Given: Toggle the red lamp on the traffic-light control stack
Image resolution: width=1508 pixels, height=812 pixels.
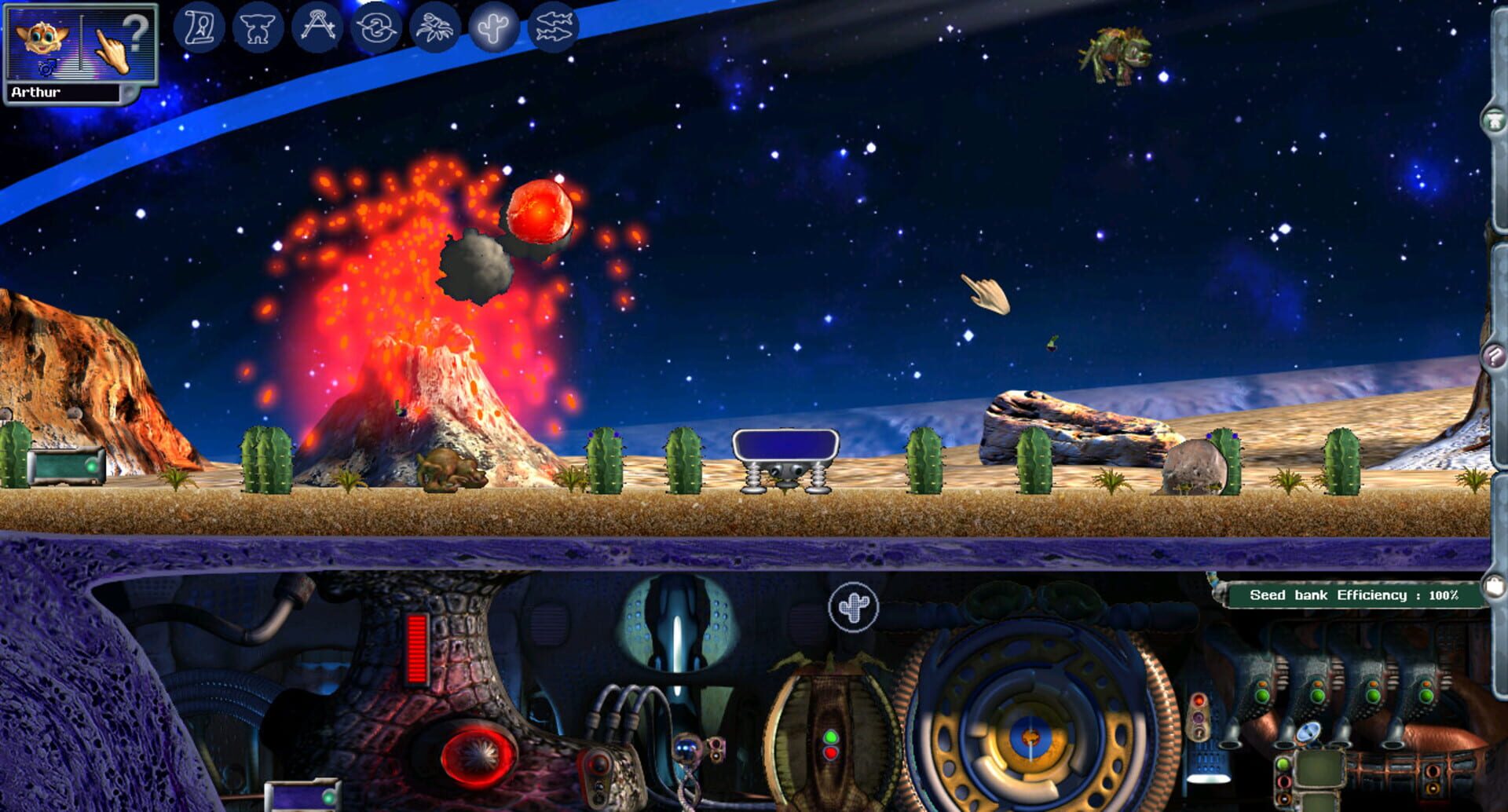Looking at the screenshot, I should [1199, 700].
